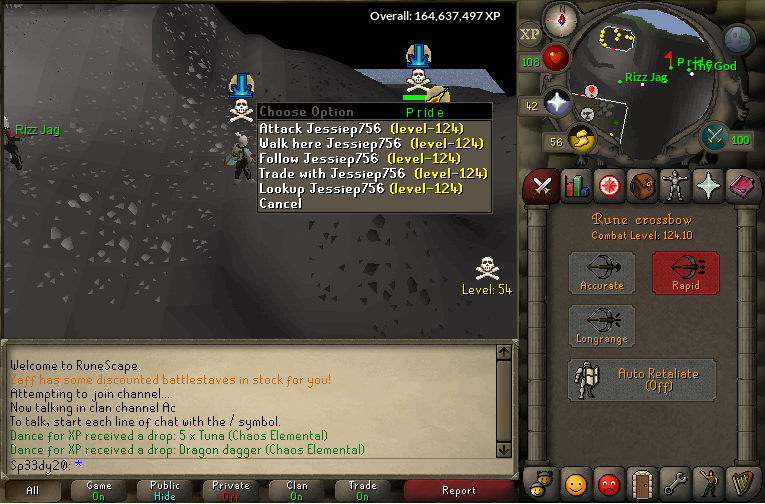This screenshot has height=504, width=765.
Task: Click the Report button
Action: [x=458, y=490]
